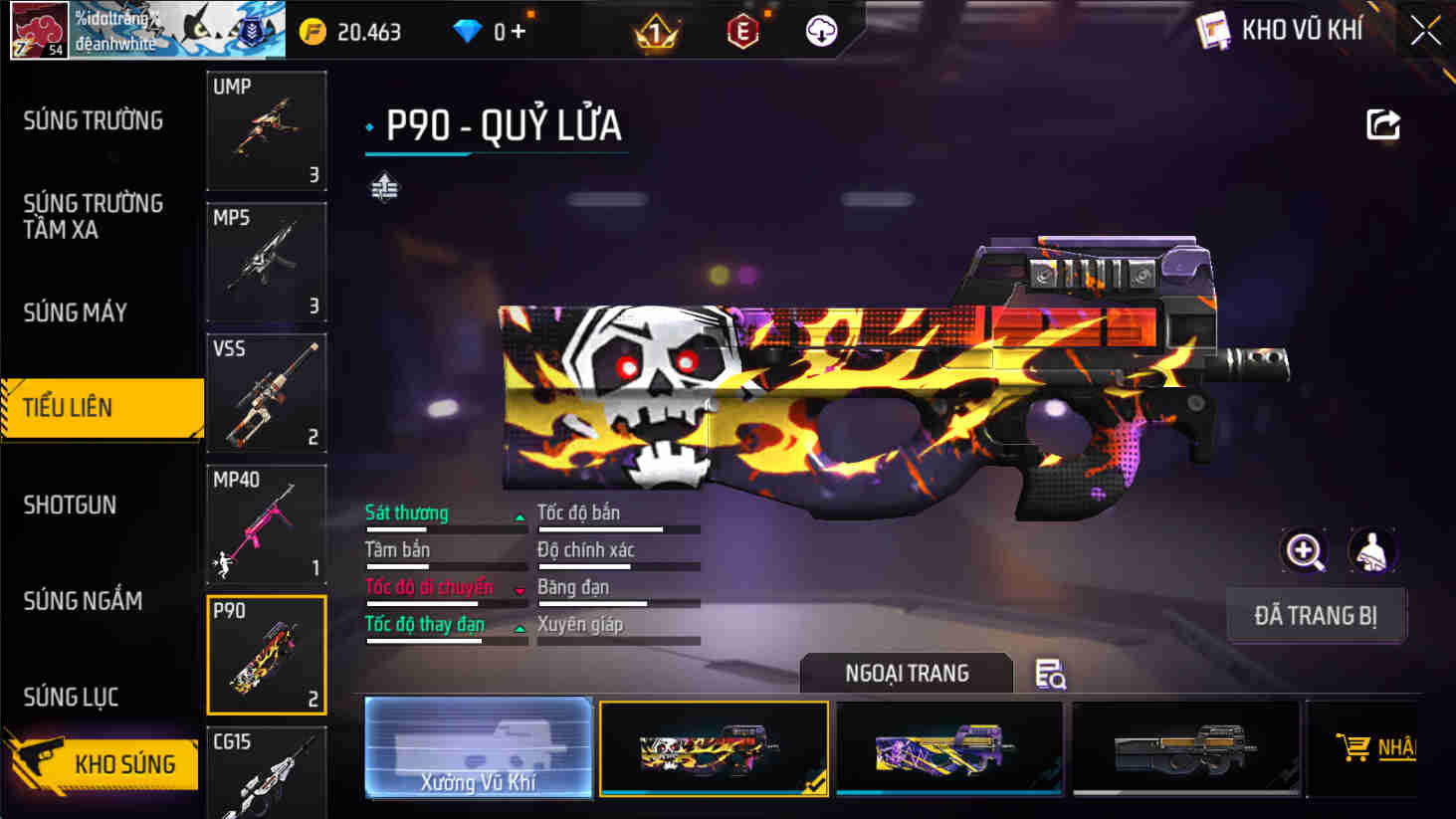Open the magnifier zoom preview icon

1304,551
